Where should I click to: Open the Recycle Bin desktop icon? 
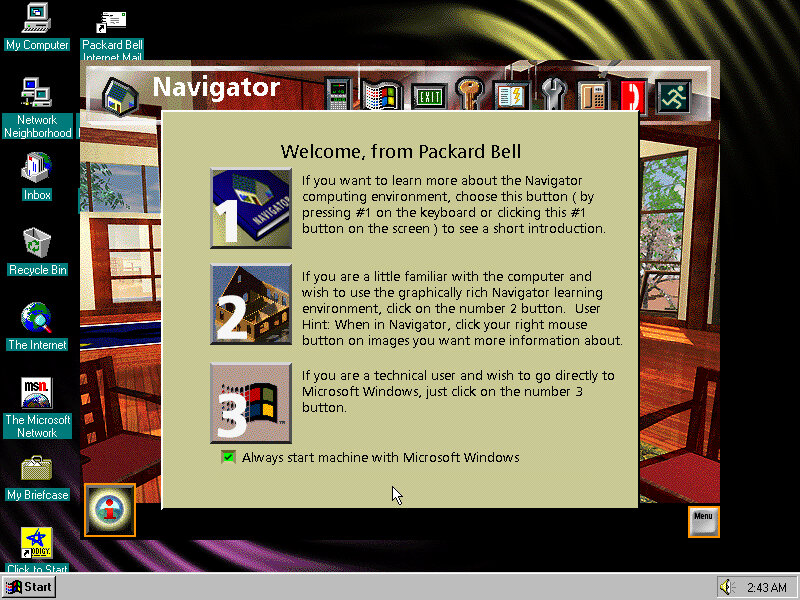[x=37, y=250]
